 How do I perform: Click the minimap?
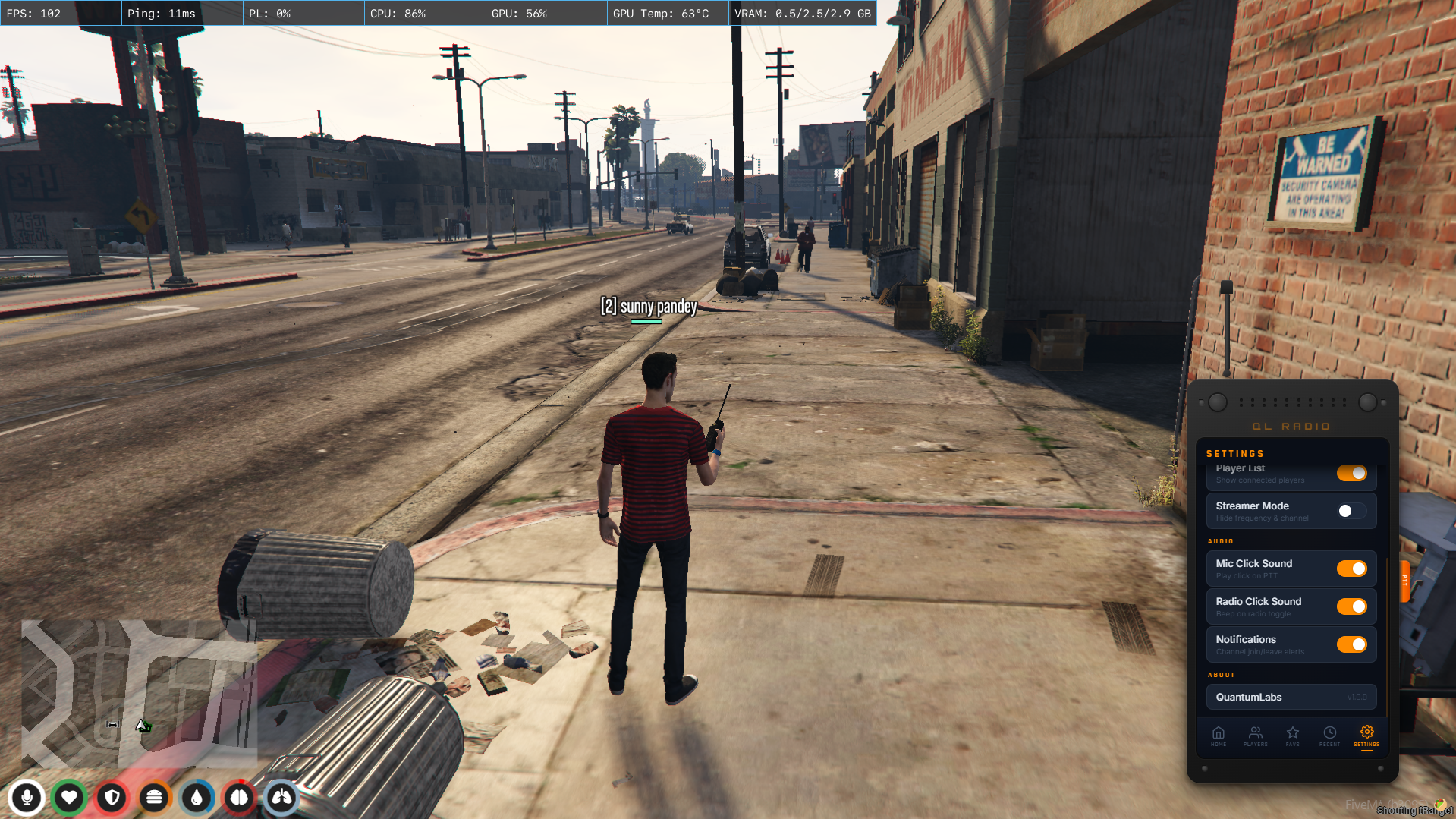[x=139, y=692]
